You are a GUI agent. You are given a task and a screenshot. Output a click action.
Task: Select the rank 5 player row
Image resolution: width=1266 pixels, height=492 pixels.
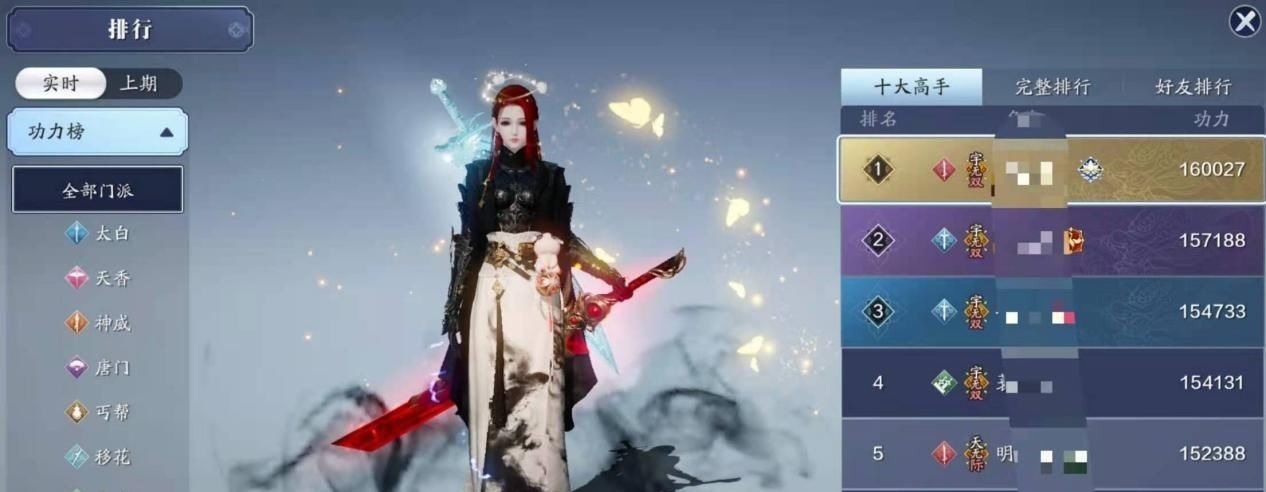tap(1051, 454)
